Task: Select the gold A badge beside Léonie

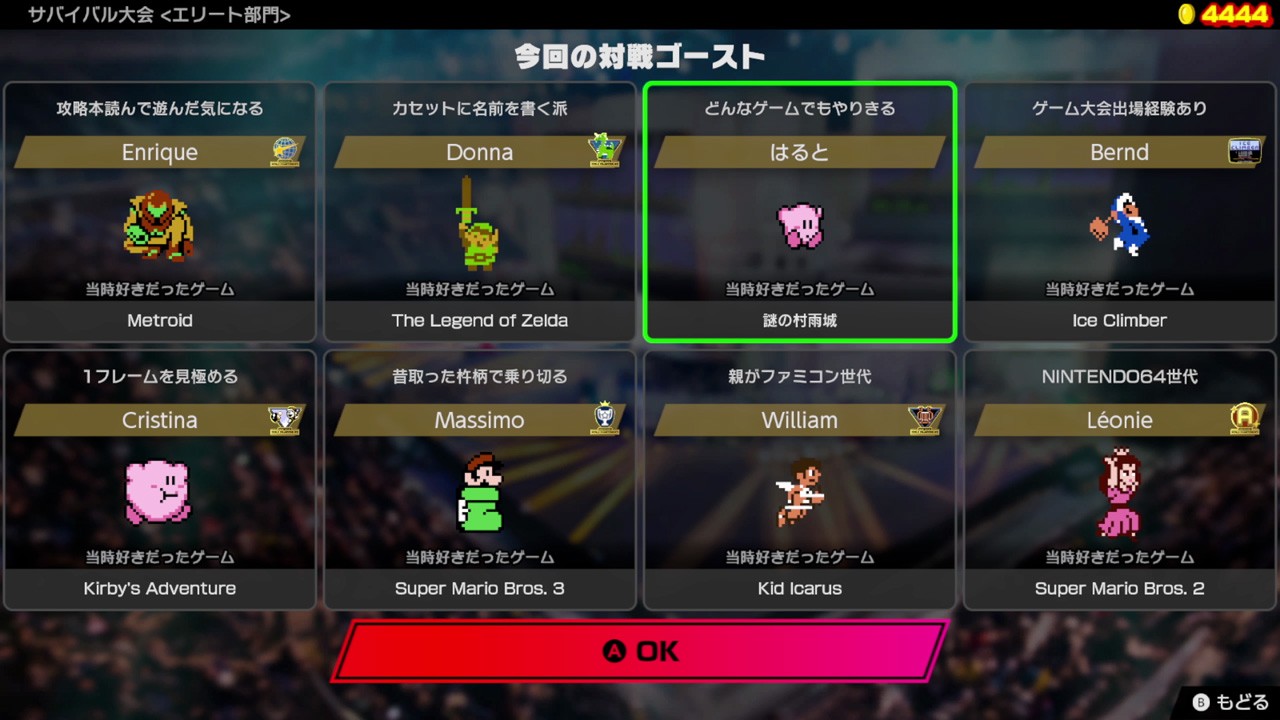Action: (1245, 420)
